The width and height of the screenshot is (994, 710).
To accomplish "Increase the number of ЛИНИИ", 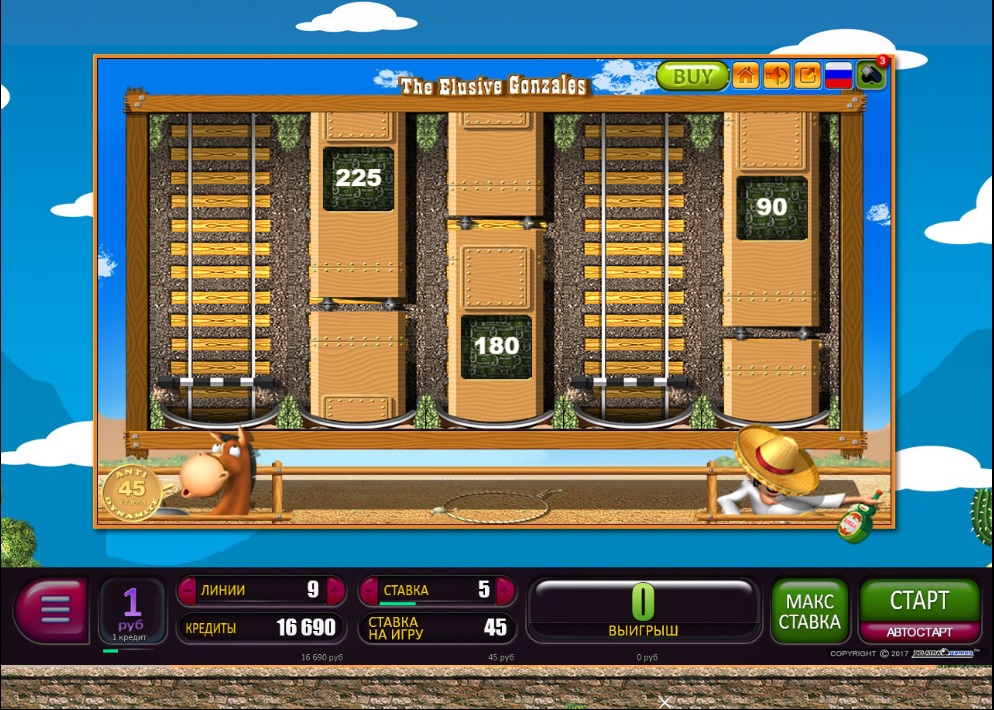I will click(x=335, y=590).
